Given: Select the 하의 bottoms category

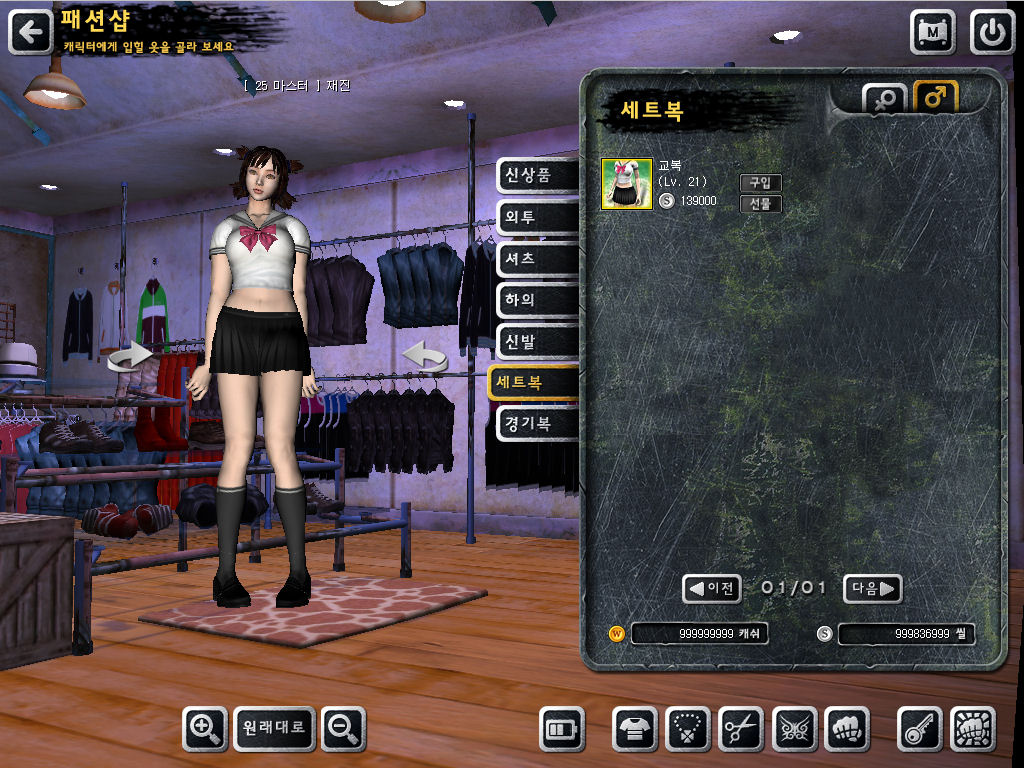Looking at the screenshot, I should pyautogui.click(x=537, y=300).
